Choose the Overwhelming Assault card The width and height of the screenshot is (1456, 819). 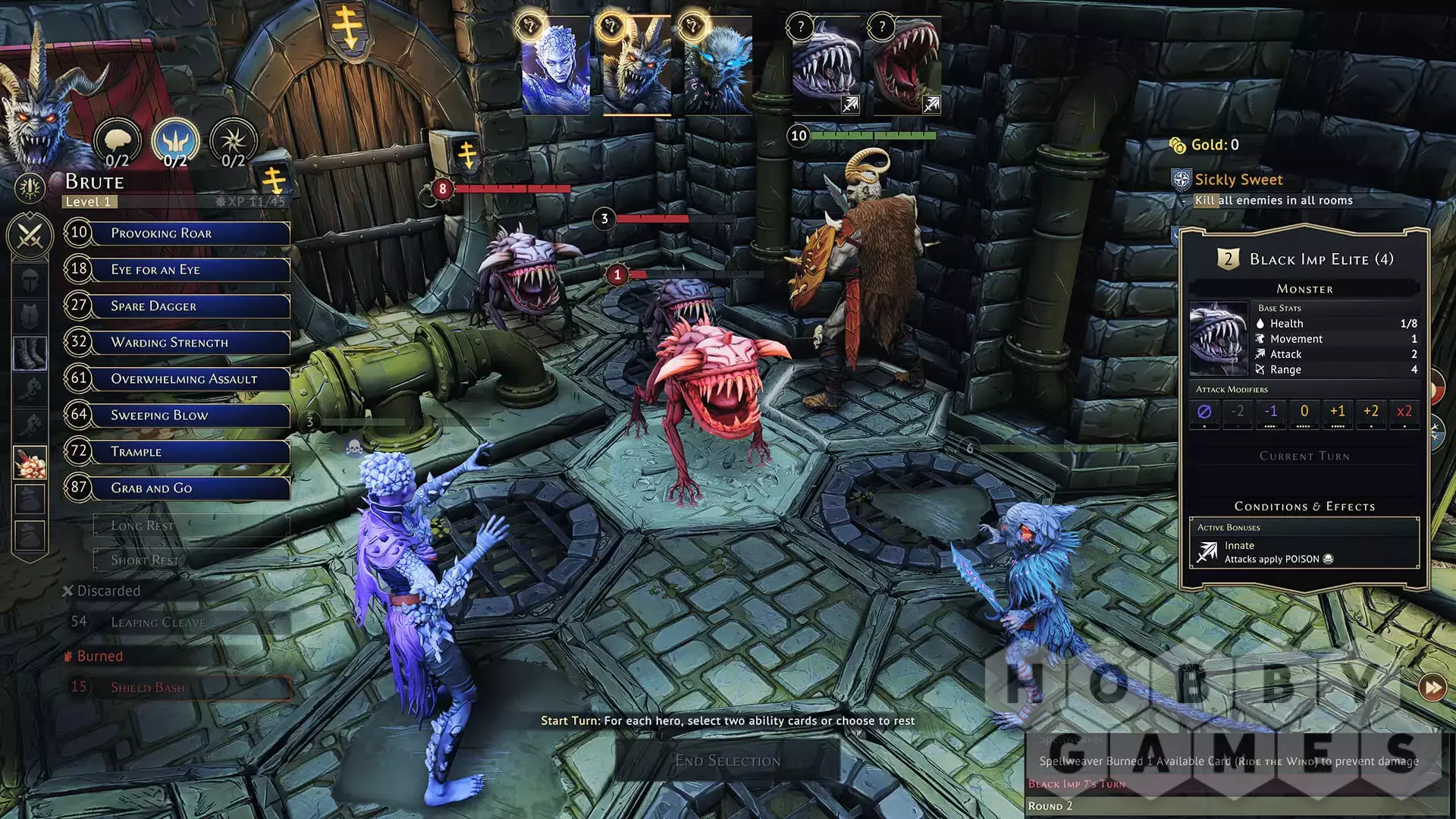(x=190, y=379)
